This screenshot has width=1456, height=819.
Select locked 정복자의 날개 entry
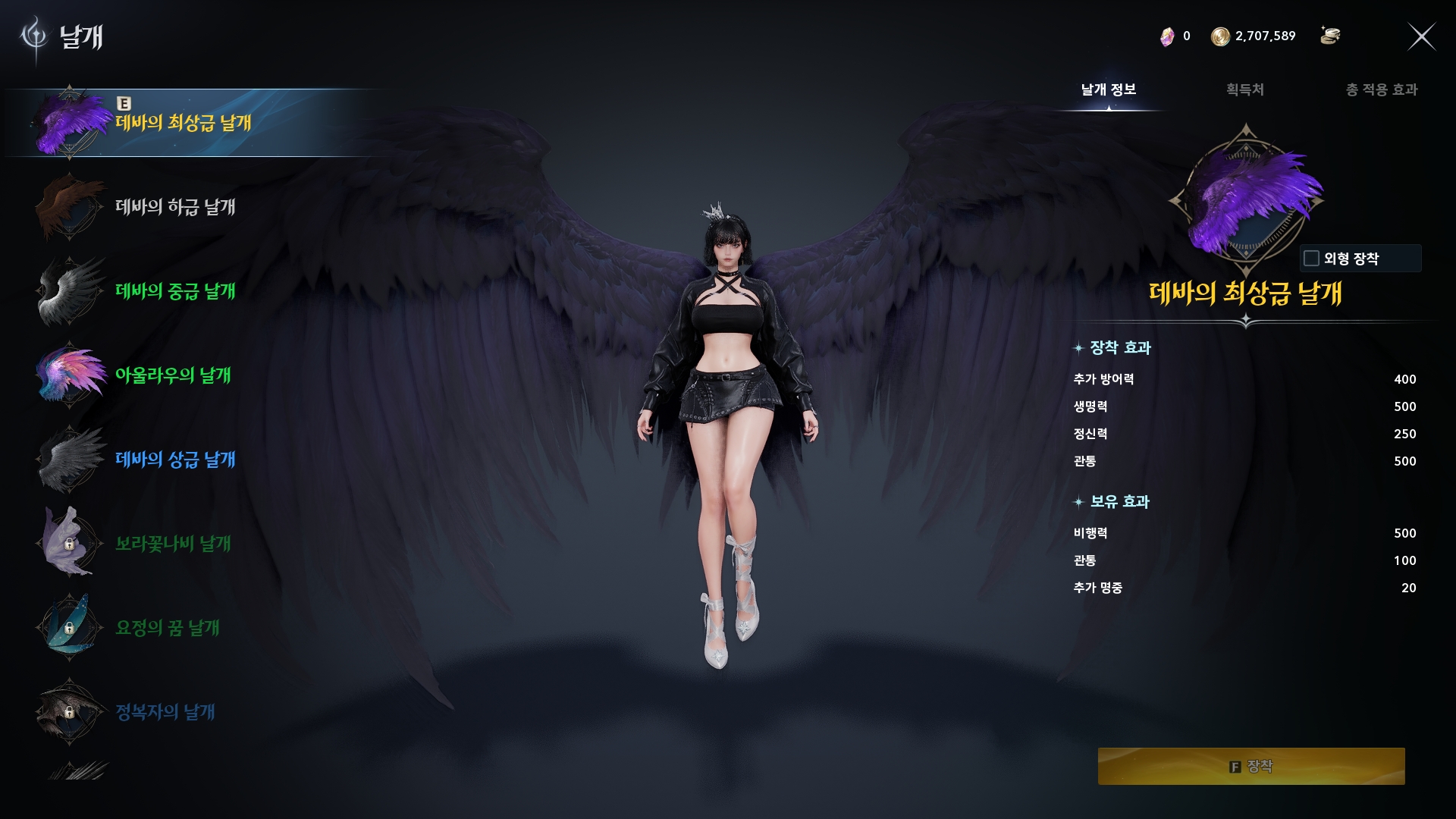tap(165, 712)
